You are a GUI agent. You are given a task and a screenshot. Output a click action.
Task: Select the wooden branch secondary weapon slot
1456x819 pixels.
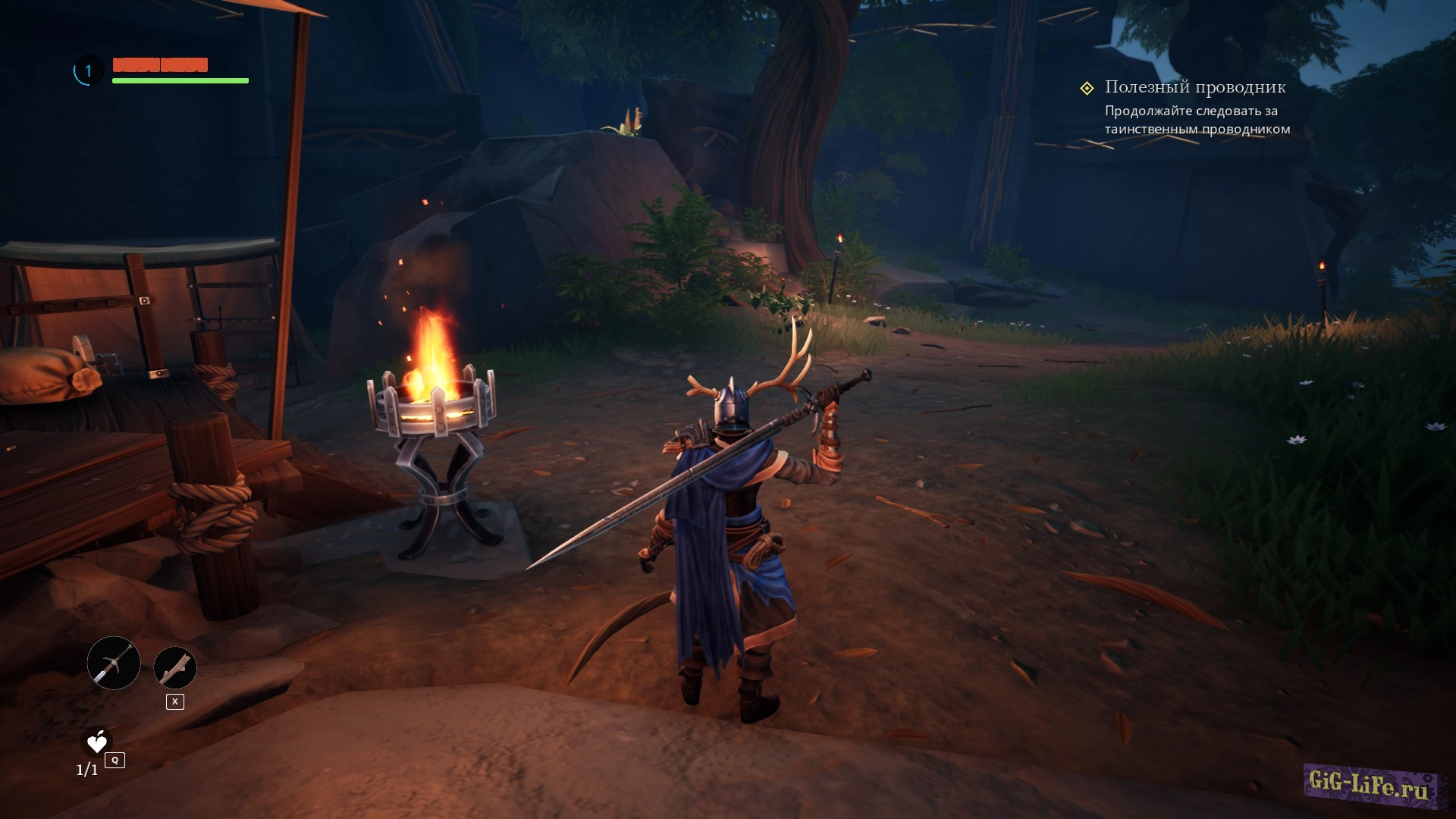[175, 668]
